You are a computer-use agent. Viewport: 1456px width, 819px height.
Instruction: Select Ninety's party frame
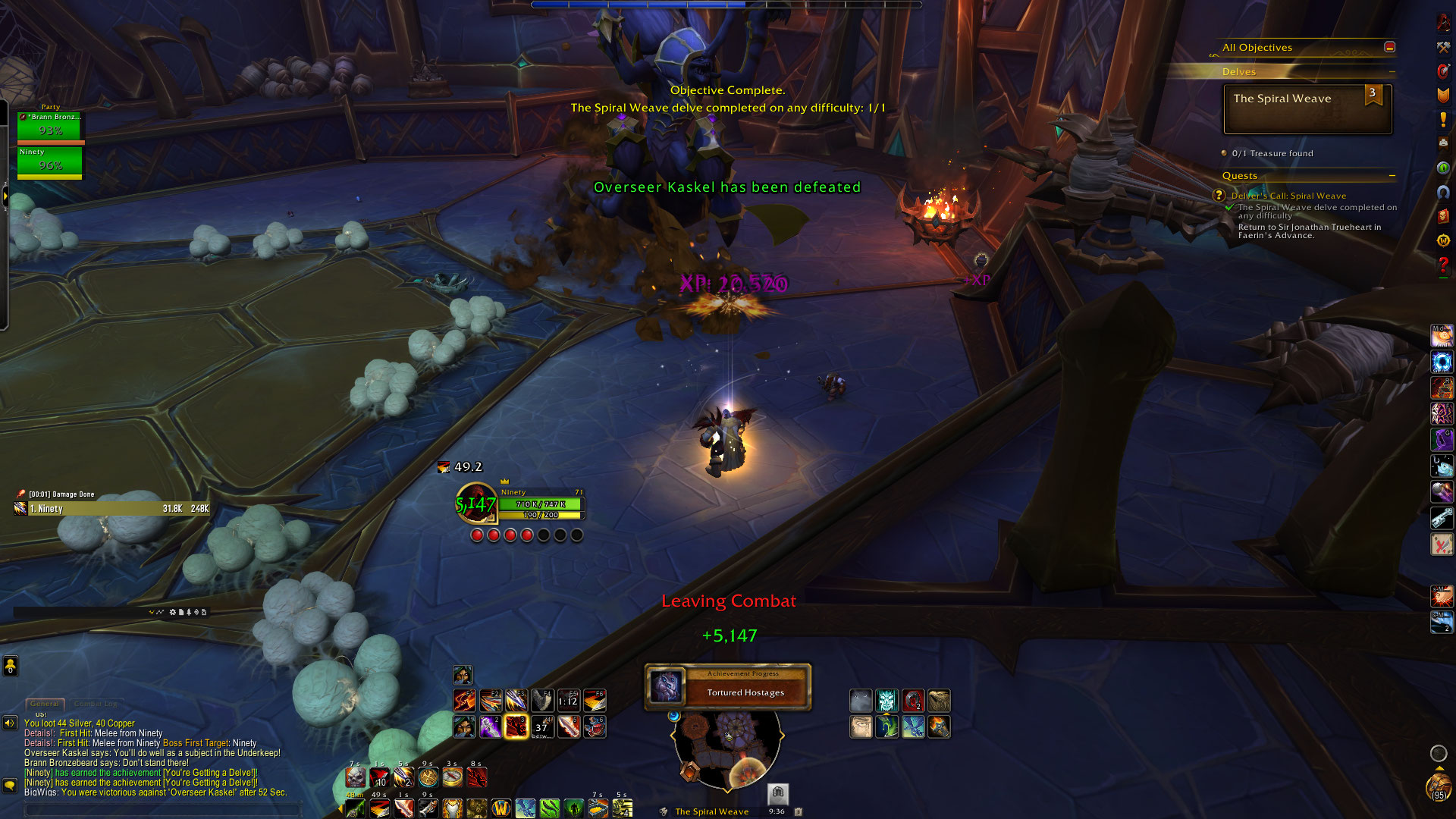click(x=50, y=162)
